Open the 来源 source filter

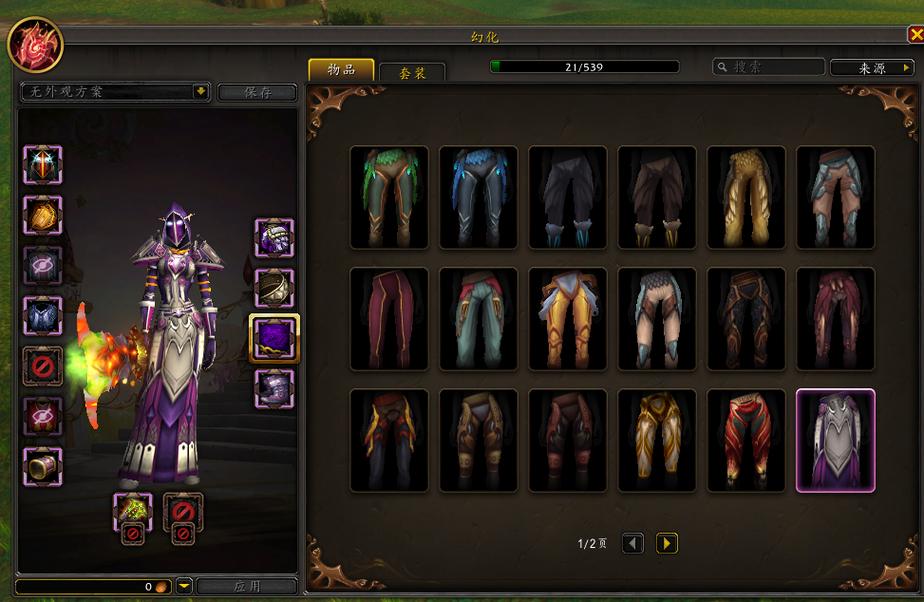[x=869, y=67]
